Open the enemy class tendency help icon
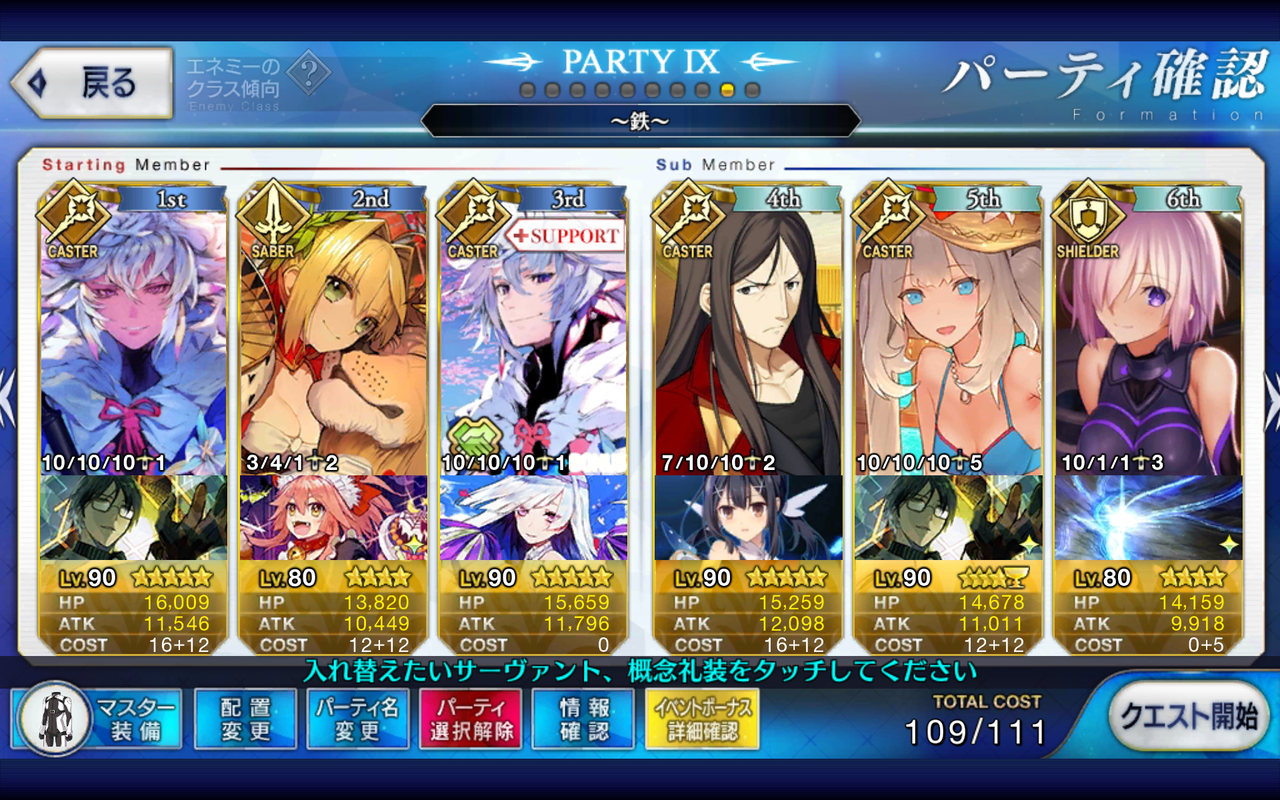 [309, 72]
